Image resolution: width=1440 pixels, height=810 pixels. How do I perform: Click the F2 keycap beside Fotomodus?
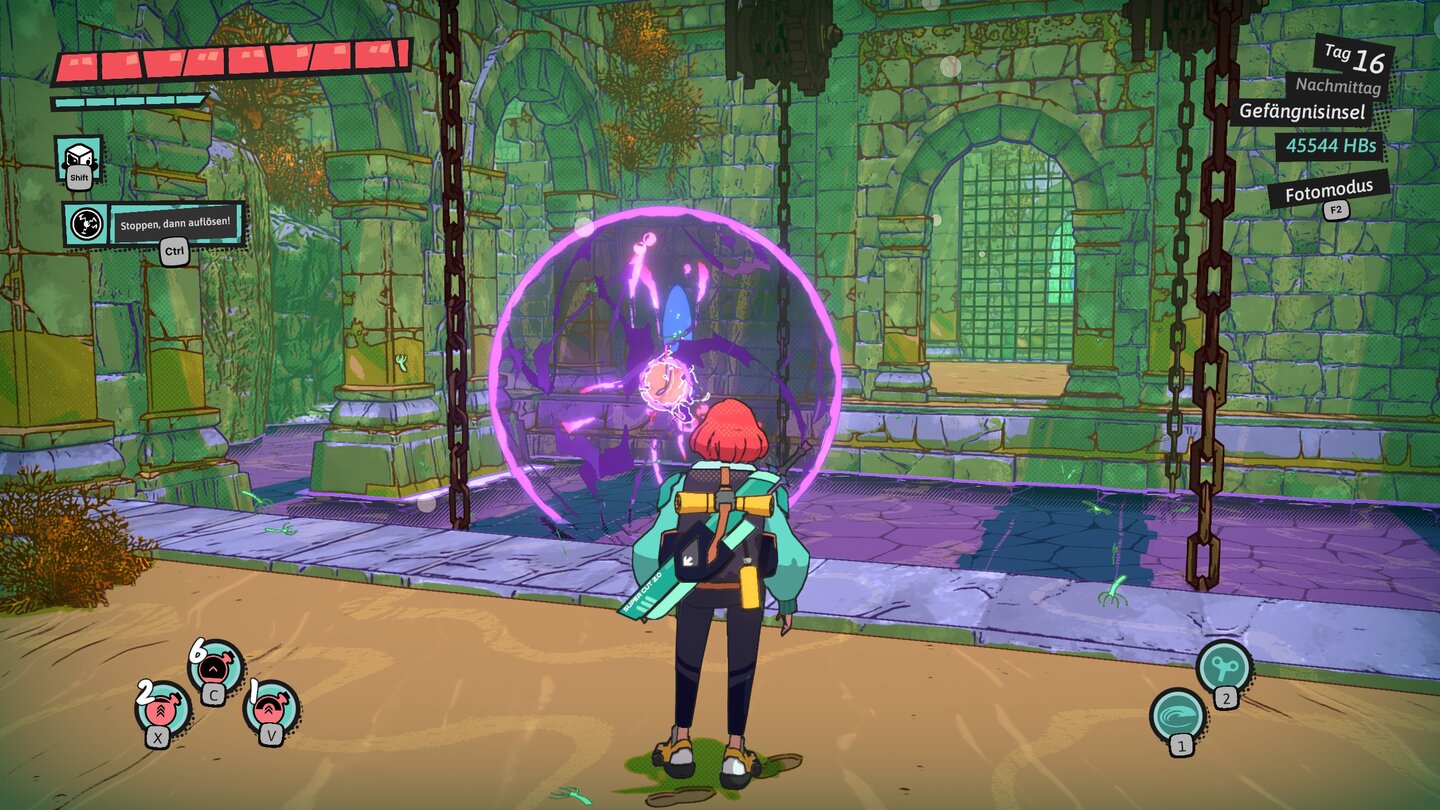point(1336,209)
